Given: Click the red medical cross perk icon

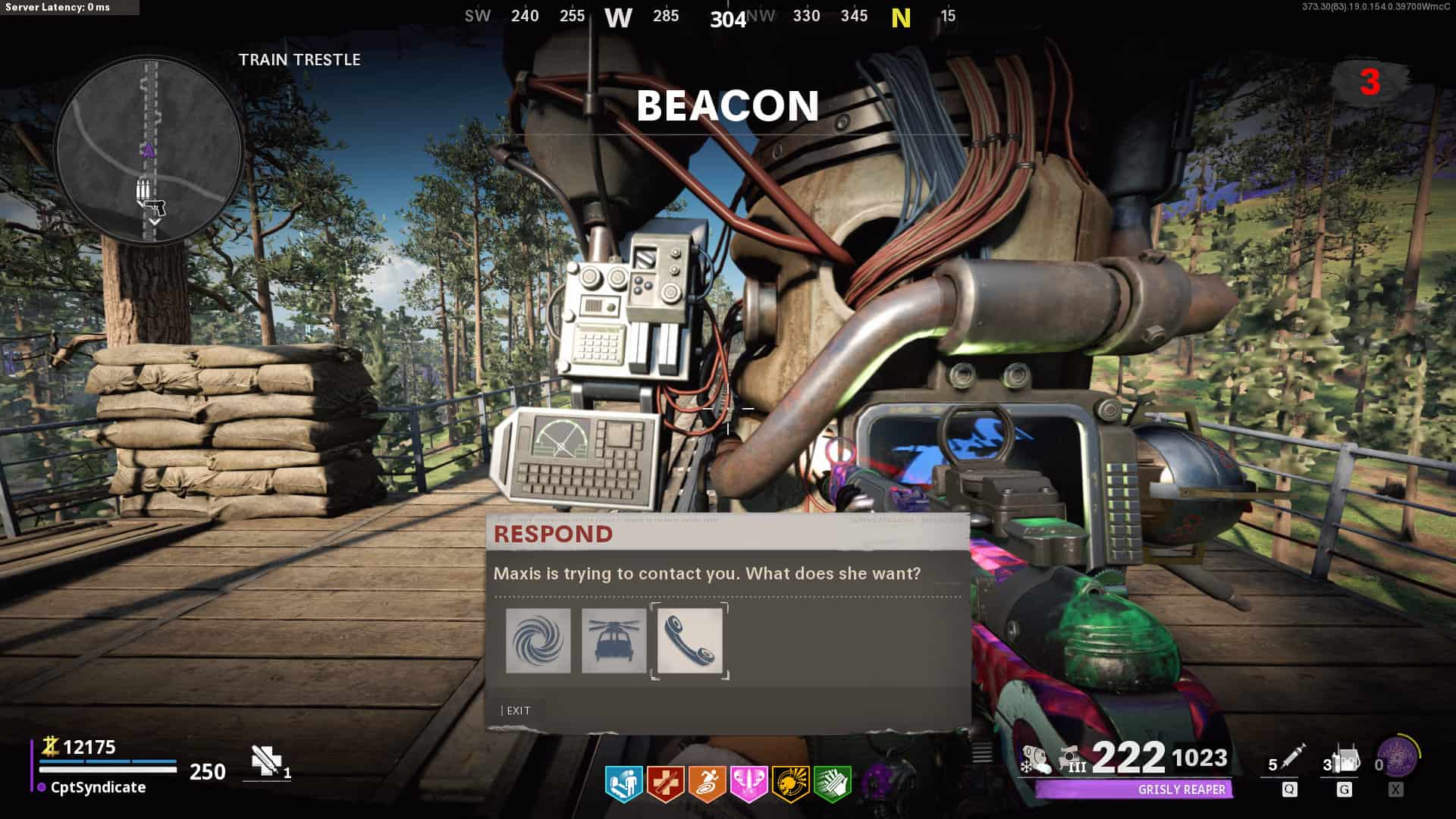Looking at the screenshot, I should click(665, 784).
